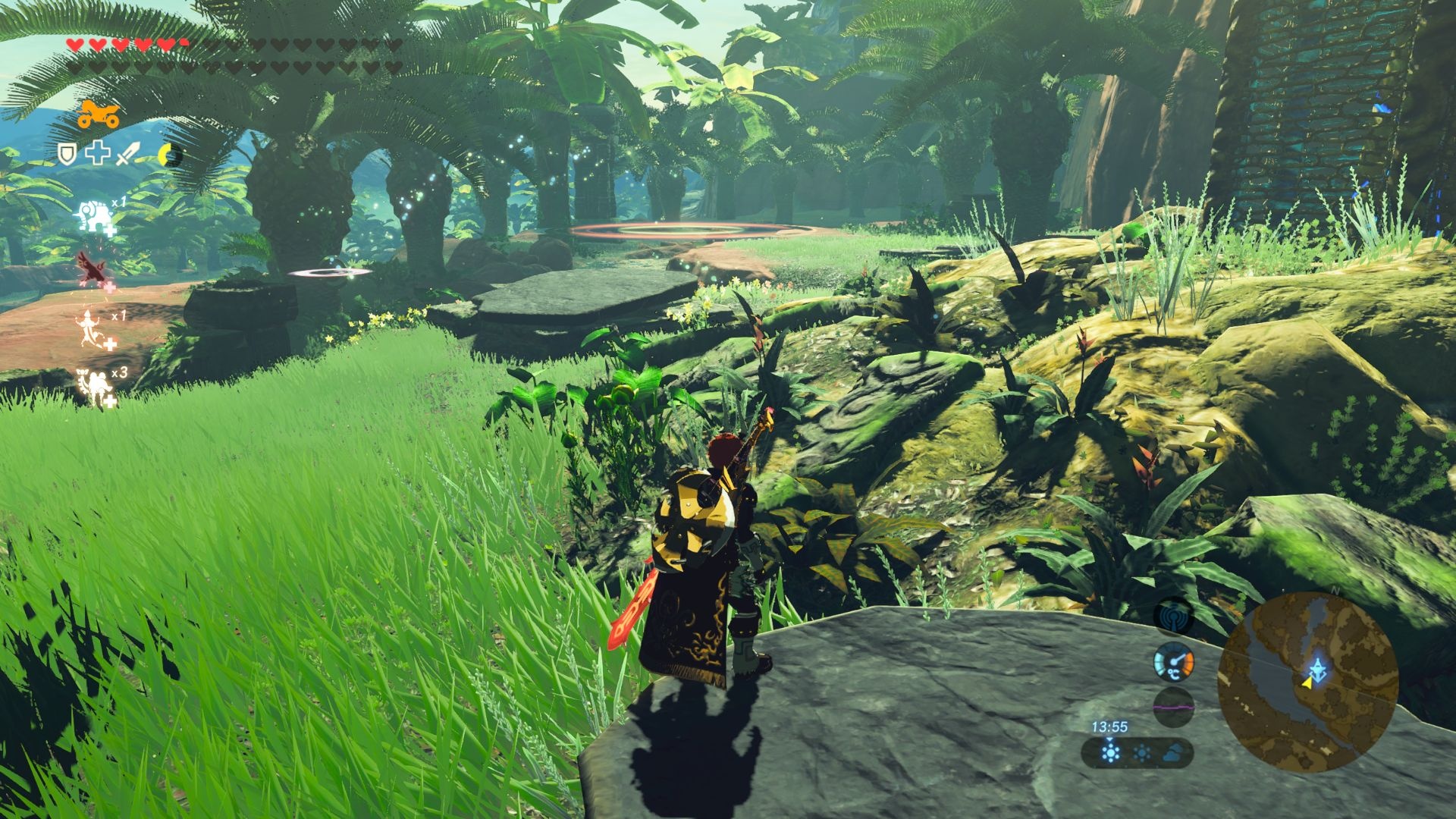This screenshot has width=1456, height=819.
Task: Activate Revali's Gale bird ability icon
Action: (x=94, y=271)
